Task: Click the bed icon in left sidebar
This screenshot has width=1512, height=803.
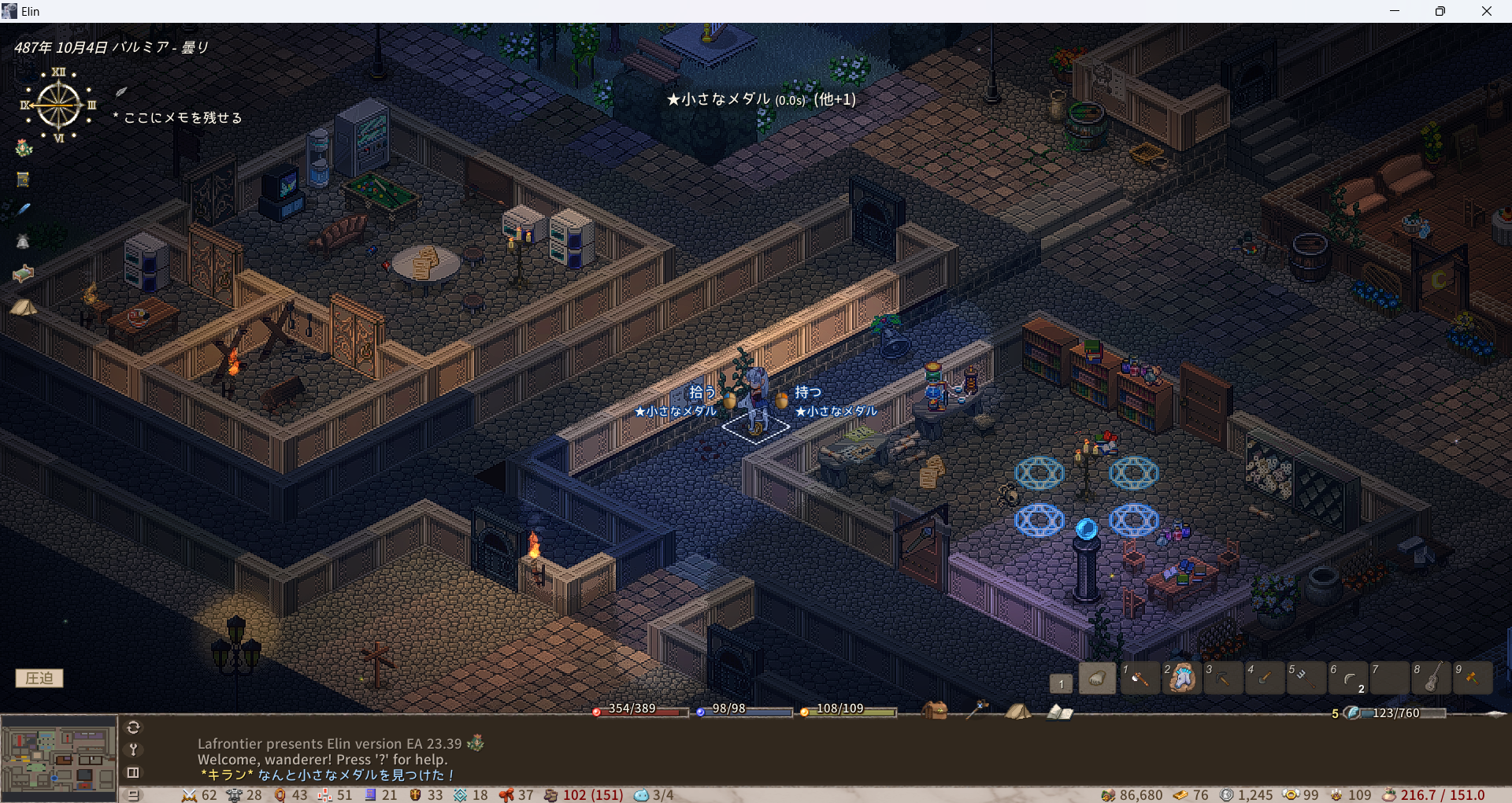Action: (24, 273)
